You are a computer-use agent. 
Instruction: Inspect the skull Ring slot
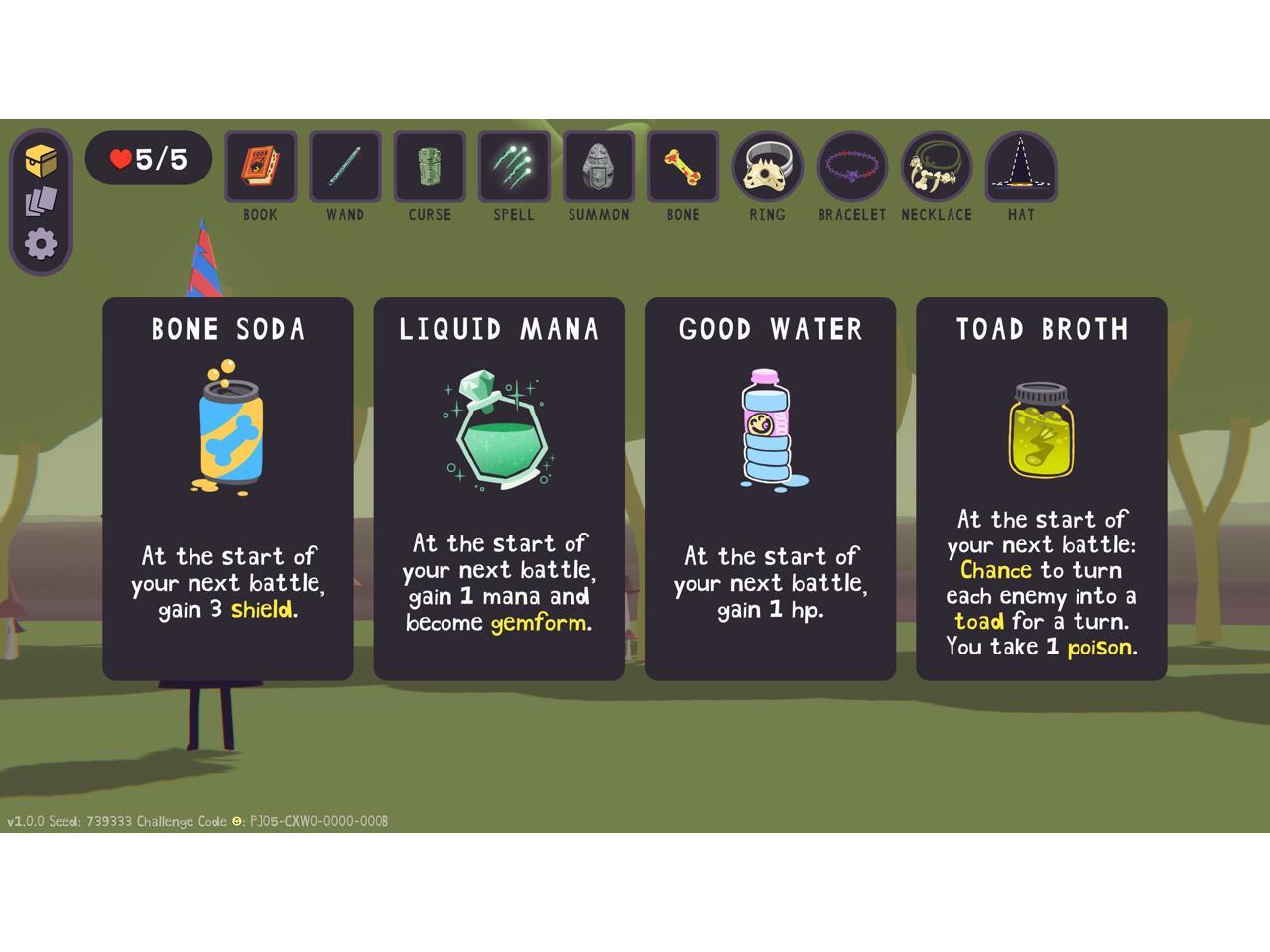767,166
